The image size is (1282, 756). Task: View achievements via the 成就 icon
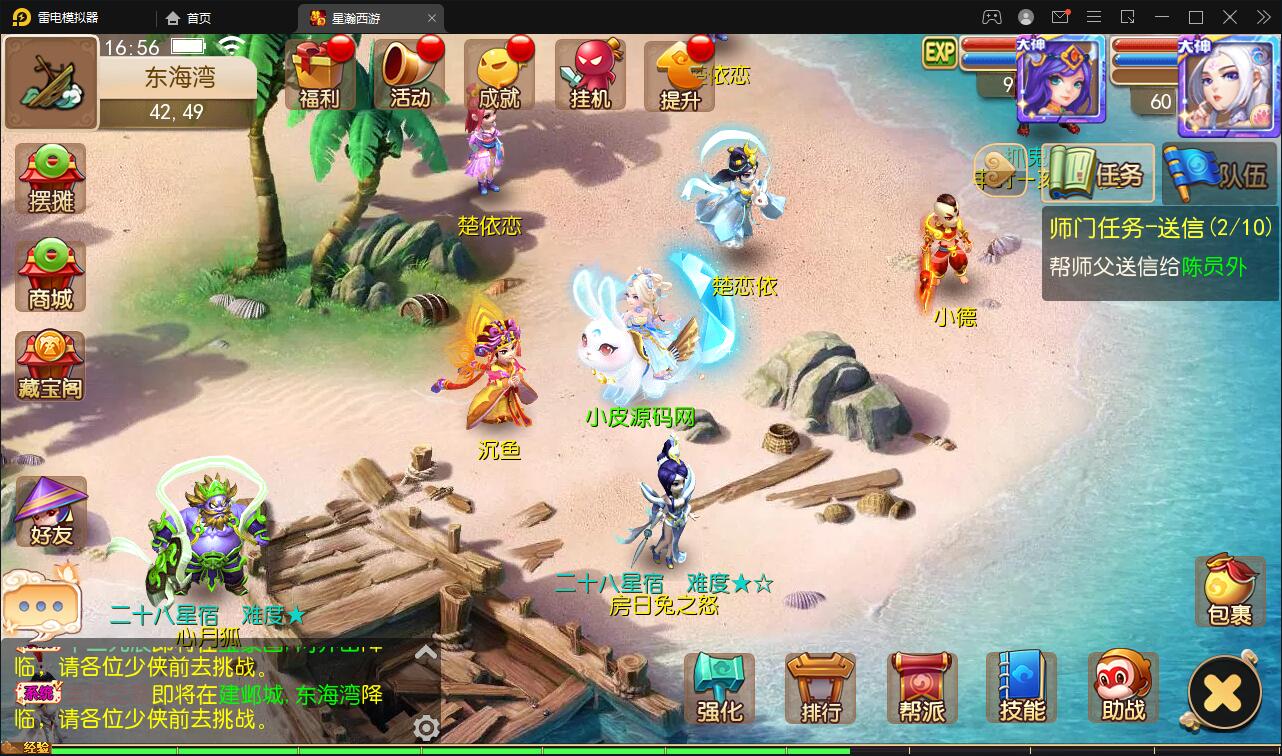(499, 75)
